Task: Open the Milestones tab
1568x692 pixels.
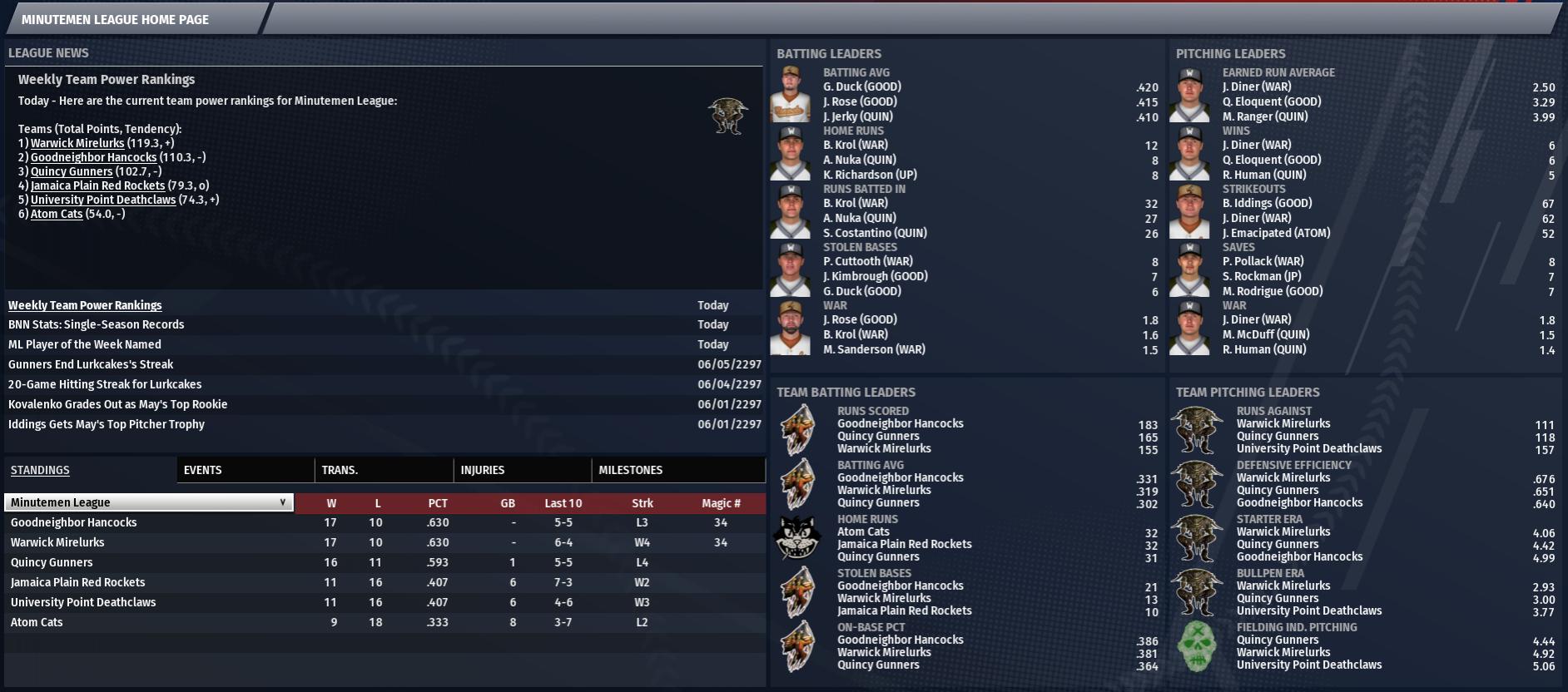Action: coord(630,470)
